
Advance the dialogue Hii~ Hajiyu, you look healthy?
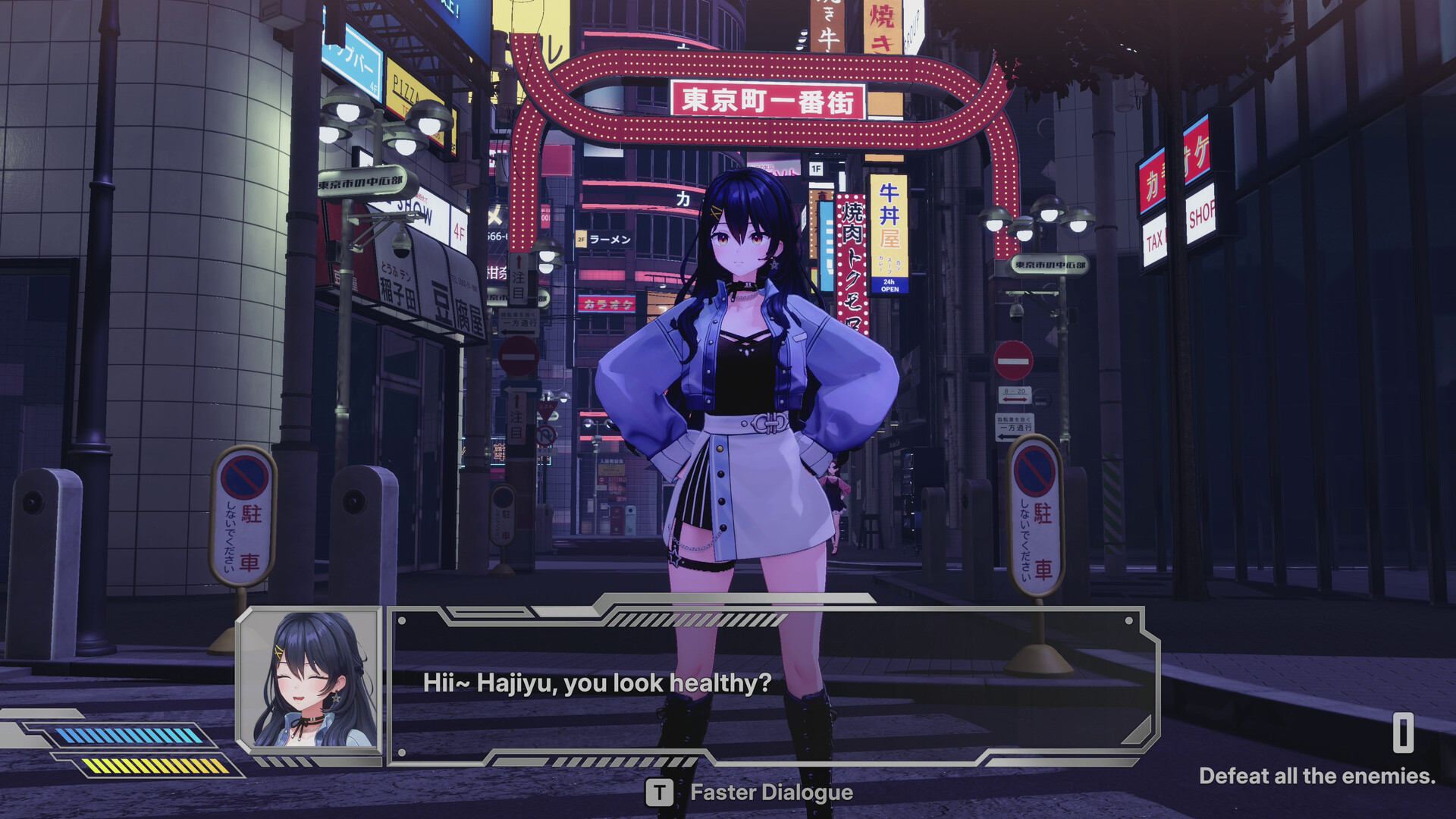coord(597,683)
